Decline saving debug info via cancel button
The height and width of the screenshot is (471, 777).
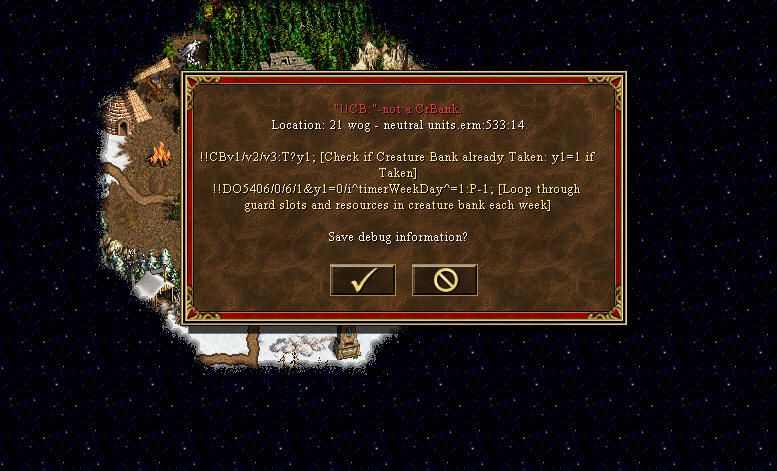(x=445, y=280)
